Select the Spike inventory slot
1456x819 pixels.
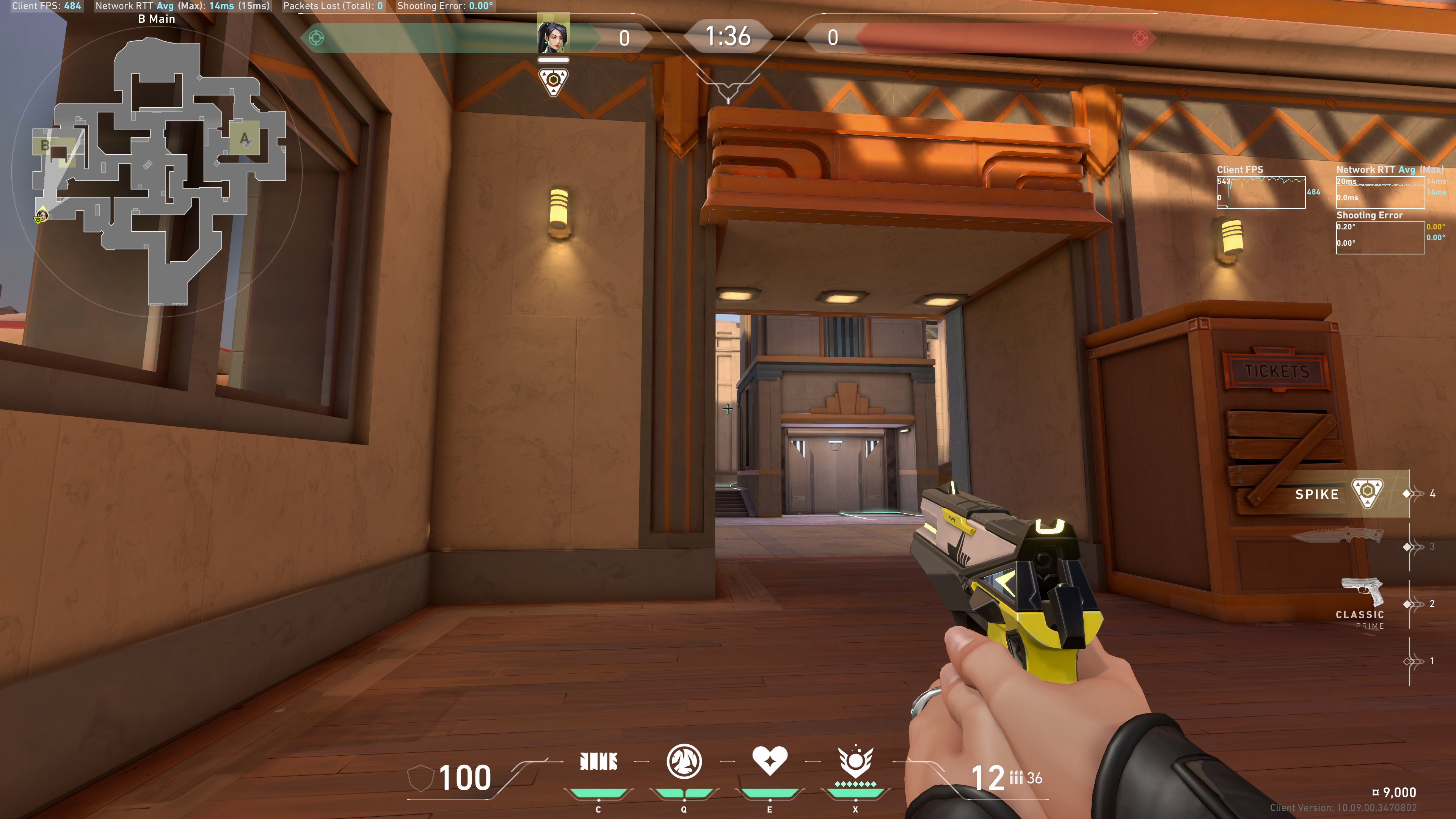(1340, 494)
